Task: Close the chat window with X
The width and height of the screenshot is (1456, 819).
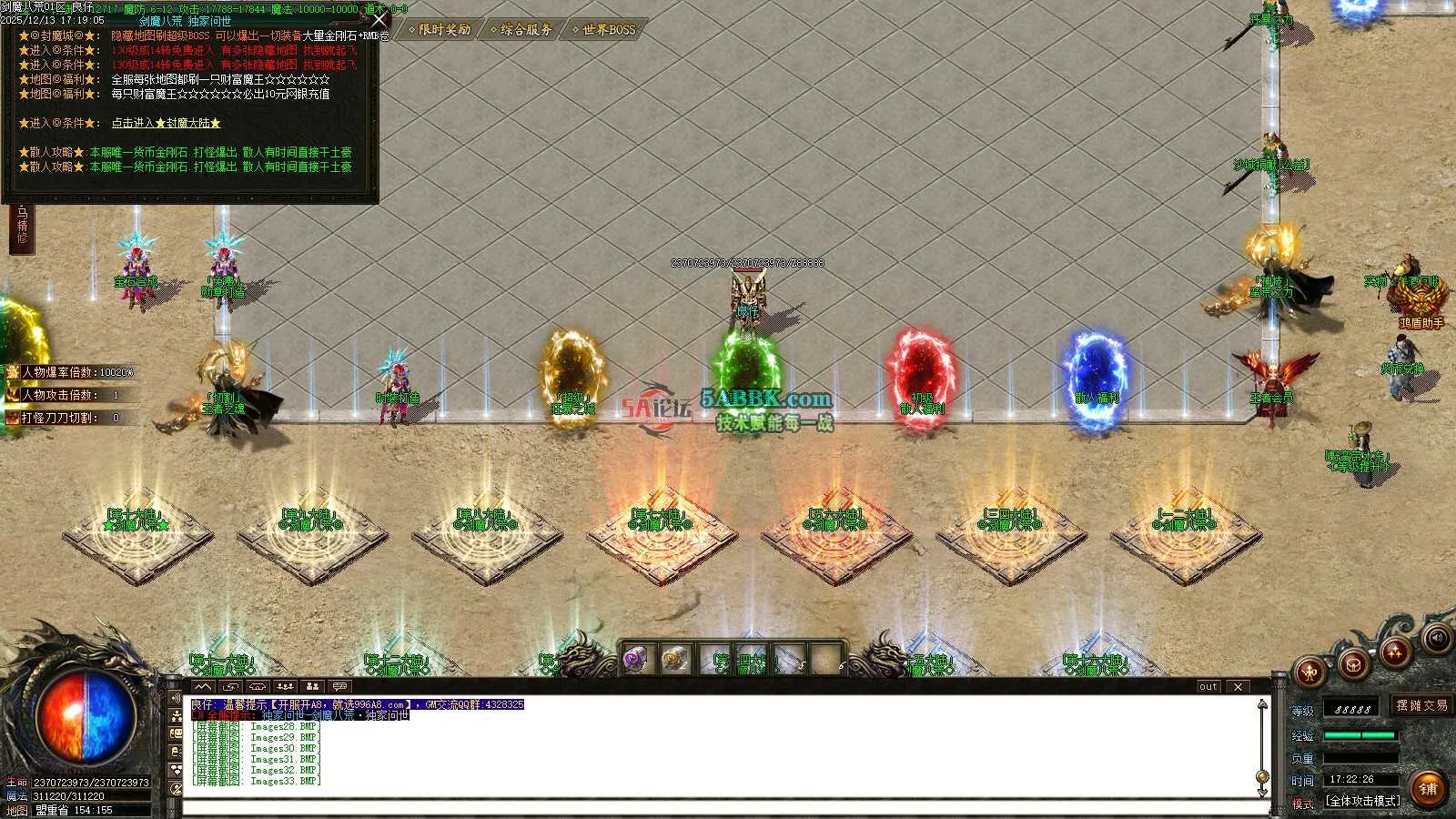Action: click(x=1238, y=687)
